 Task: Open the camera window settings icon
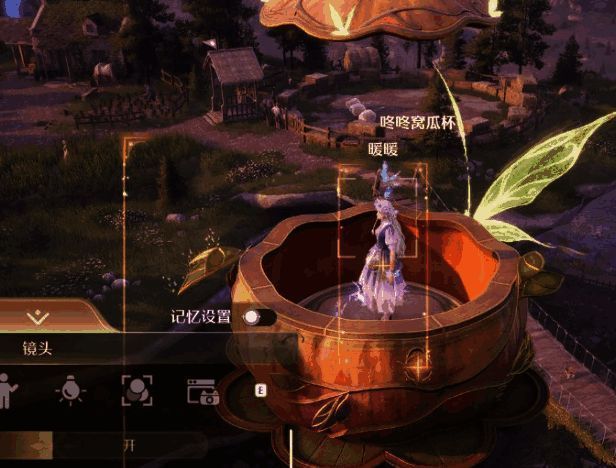click(x=203, y=391)
